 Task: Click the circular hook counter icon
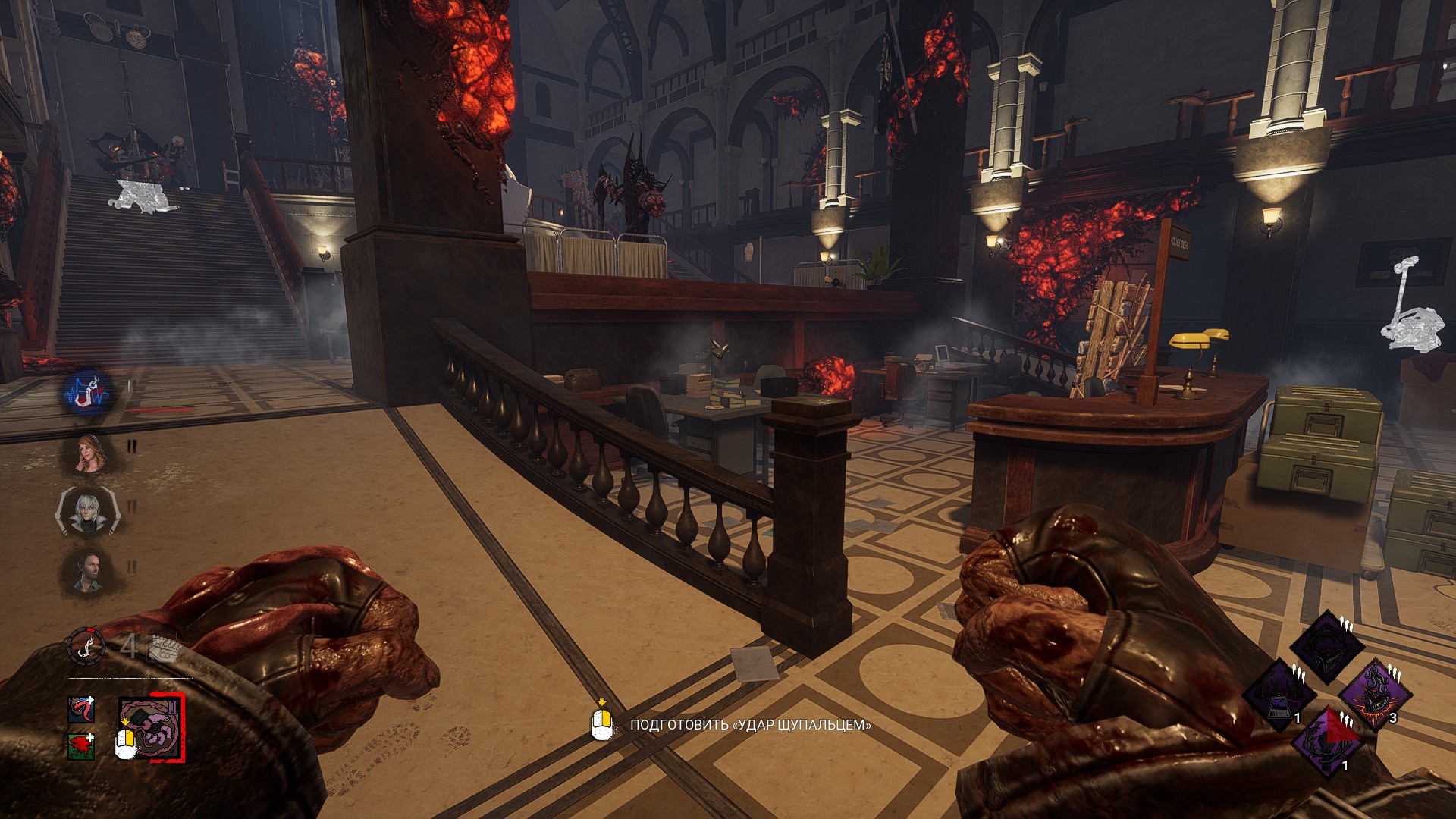86,646
